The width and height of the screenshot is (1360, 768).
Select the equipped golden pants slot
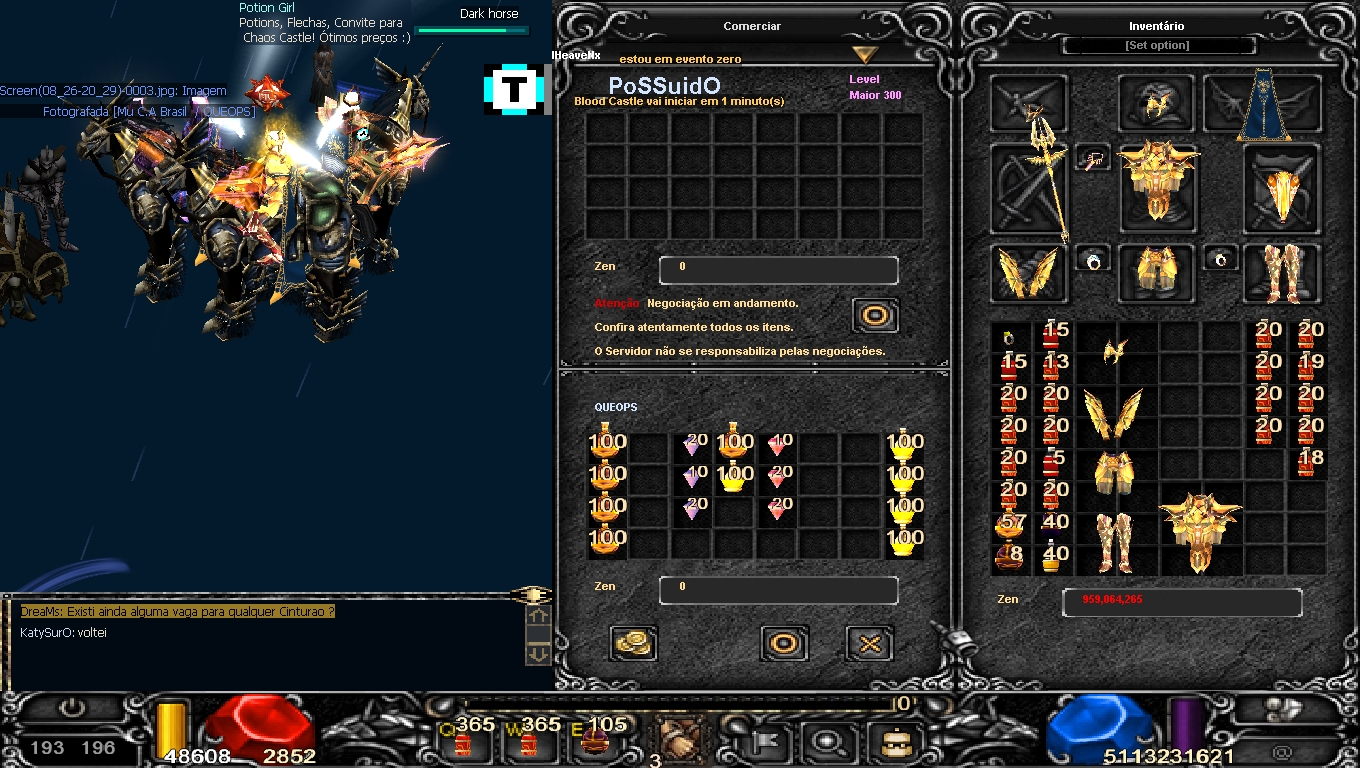(x=1157, y=272)
